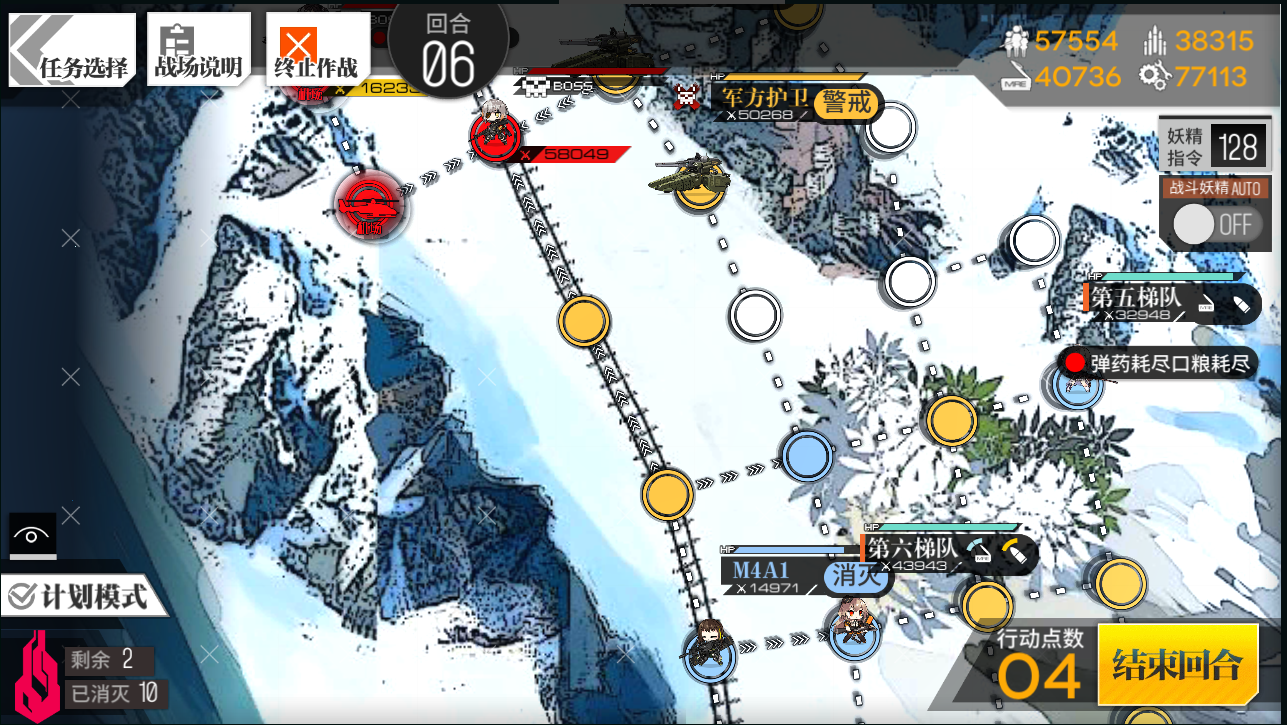End the turn with 结束回合
Image resolution: width=1287 pixels, height=725 pixels.
pyautogui.click(x=1177, y=664)
